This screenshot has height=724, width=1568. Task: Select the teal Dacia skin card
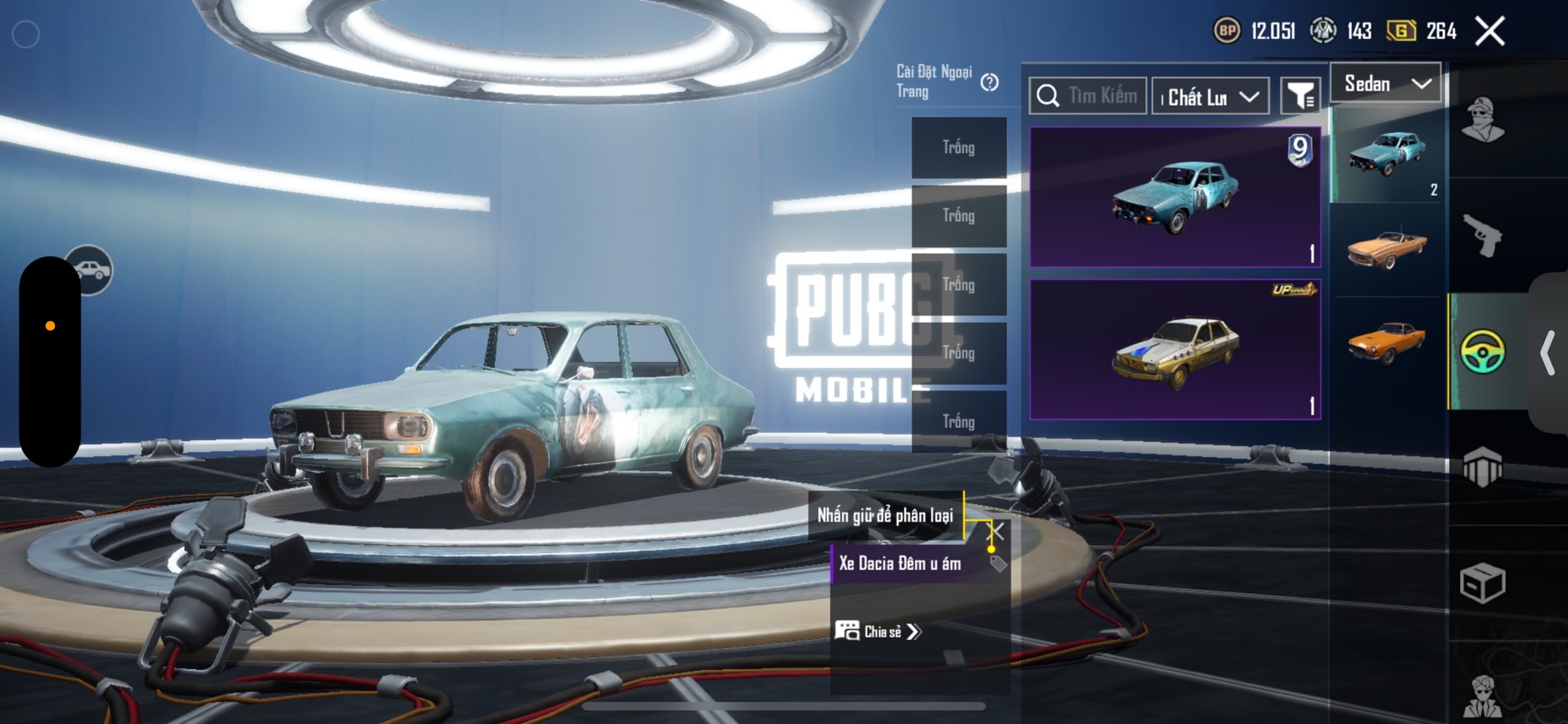pos(1175,197)
